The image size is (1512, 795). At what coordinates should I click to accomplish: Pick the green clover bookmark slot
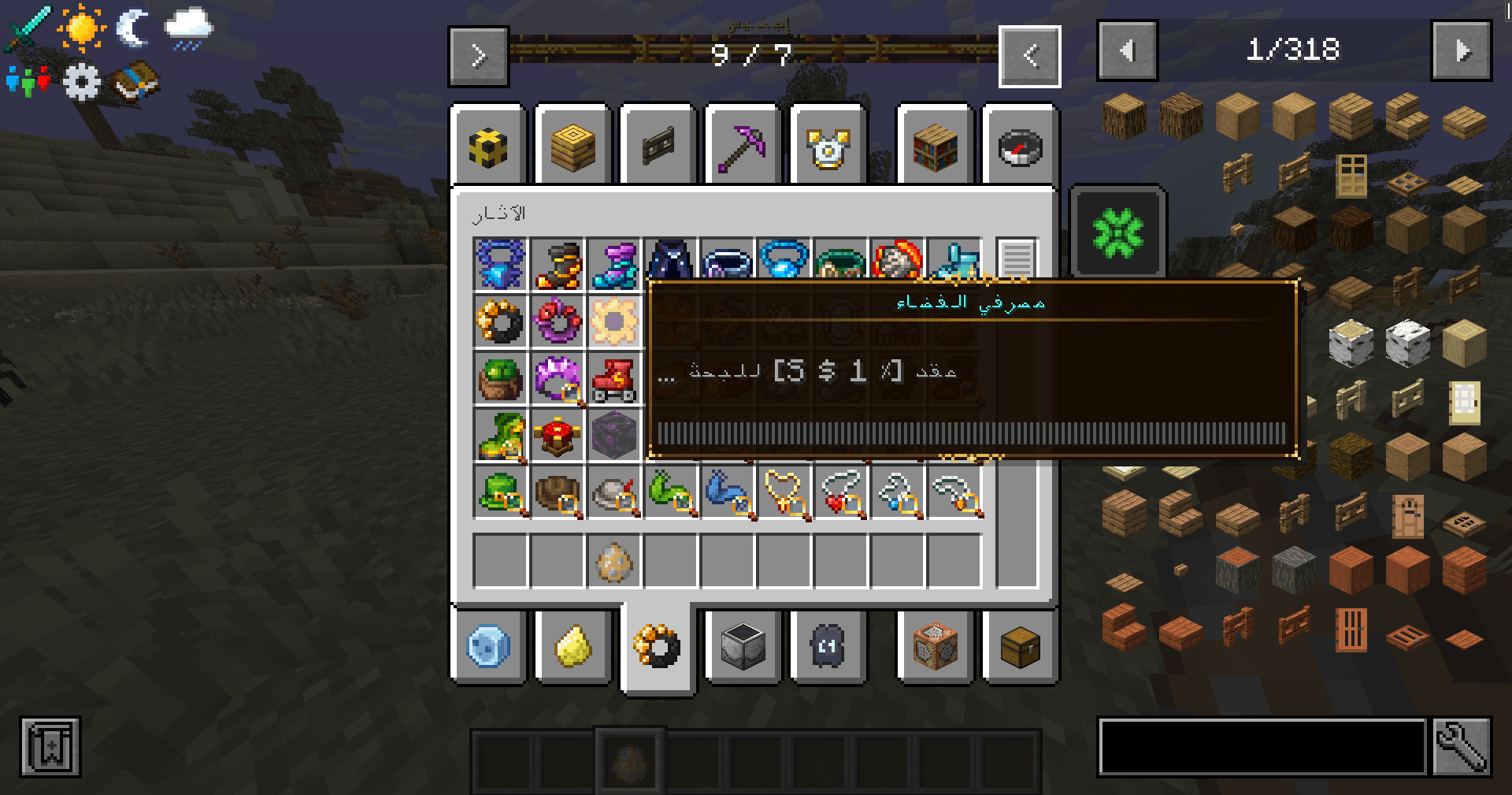tap(1117, 232)
